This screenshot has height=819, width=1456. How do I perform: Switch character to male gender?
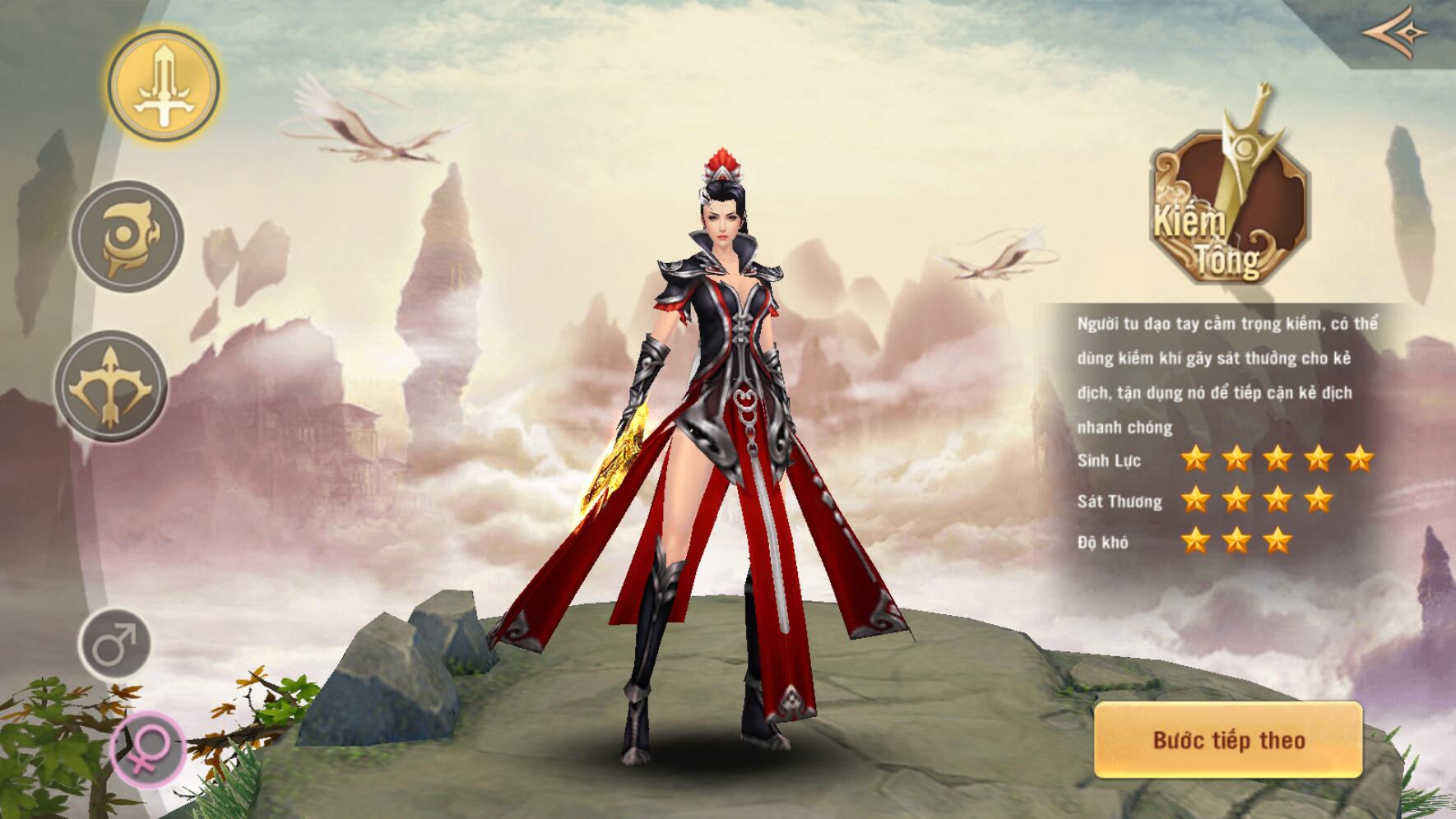coord(115,644)
